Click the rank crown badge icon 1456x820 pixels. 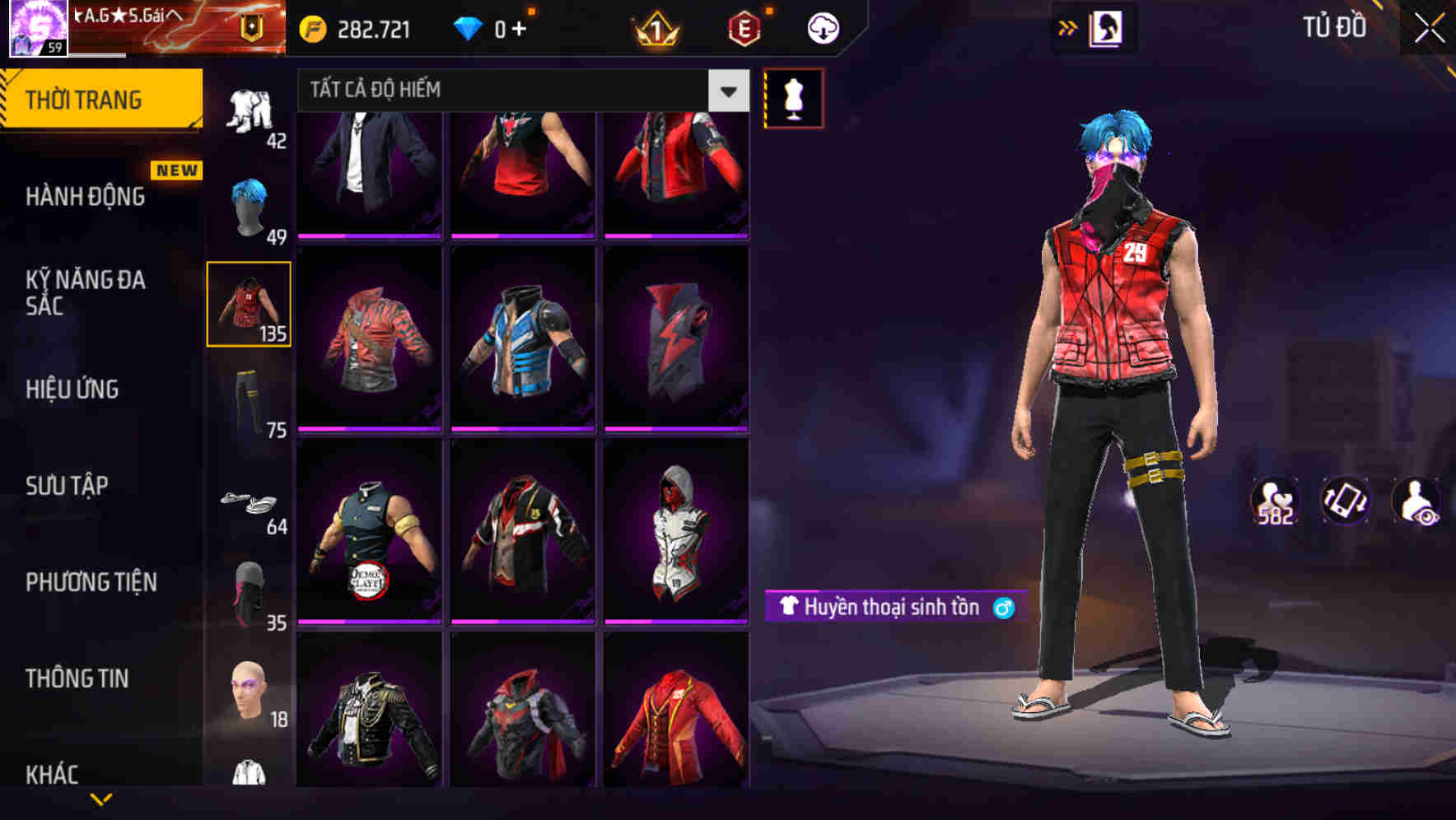point(655,30)
